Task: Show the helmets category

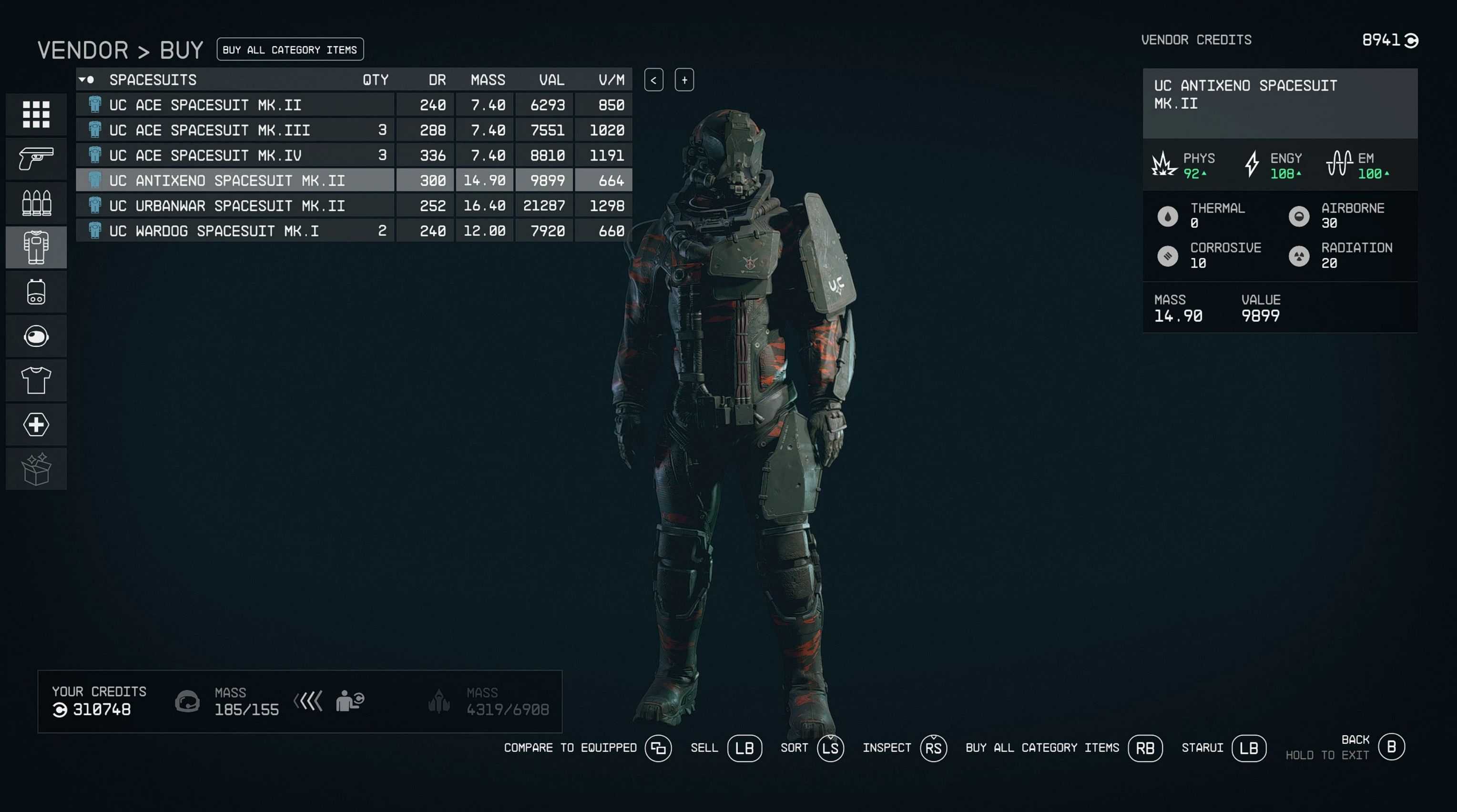Action: tap(36, 336)
